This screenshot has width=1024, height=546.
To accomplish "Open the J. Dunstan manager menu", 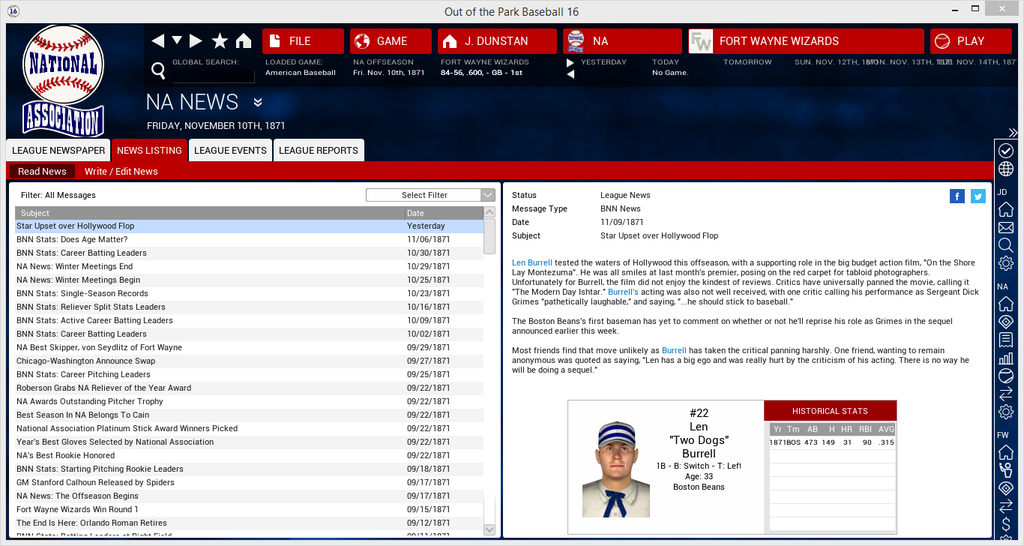I will coord(497,41).
